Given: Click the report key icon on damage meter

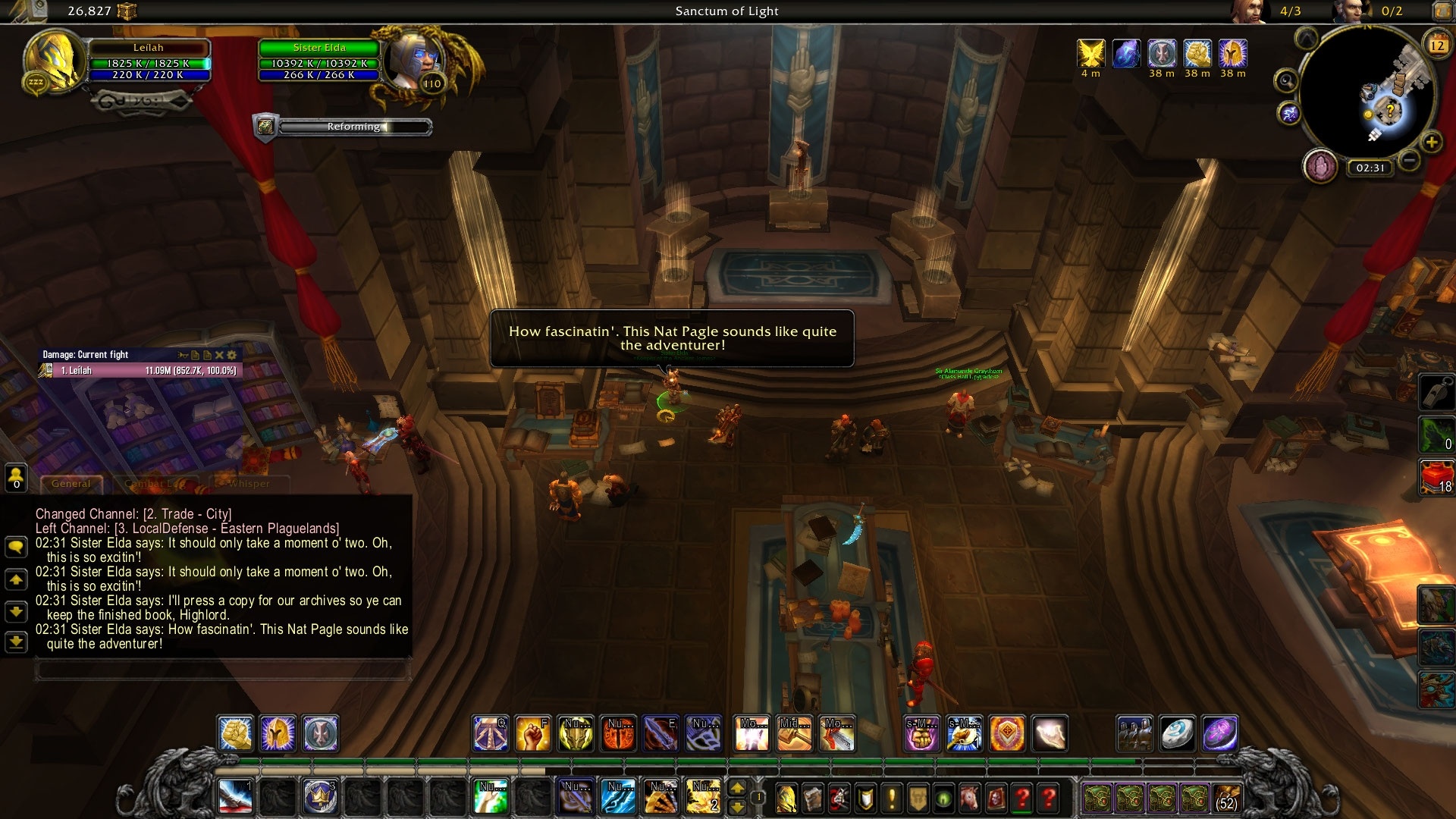Looking at the screenshot, I should (x=184, y=355).
